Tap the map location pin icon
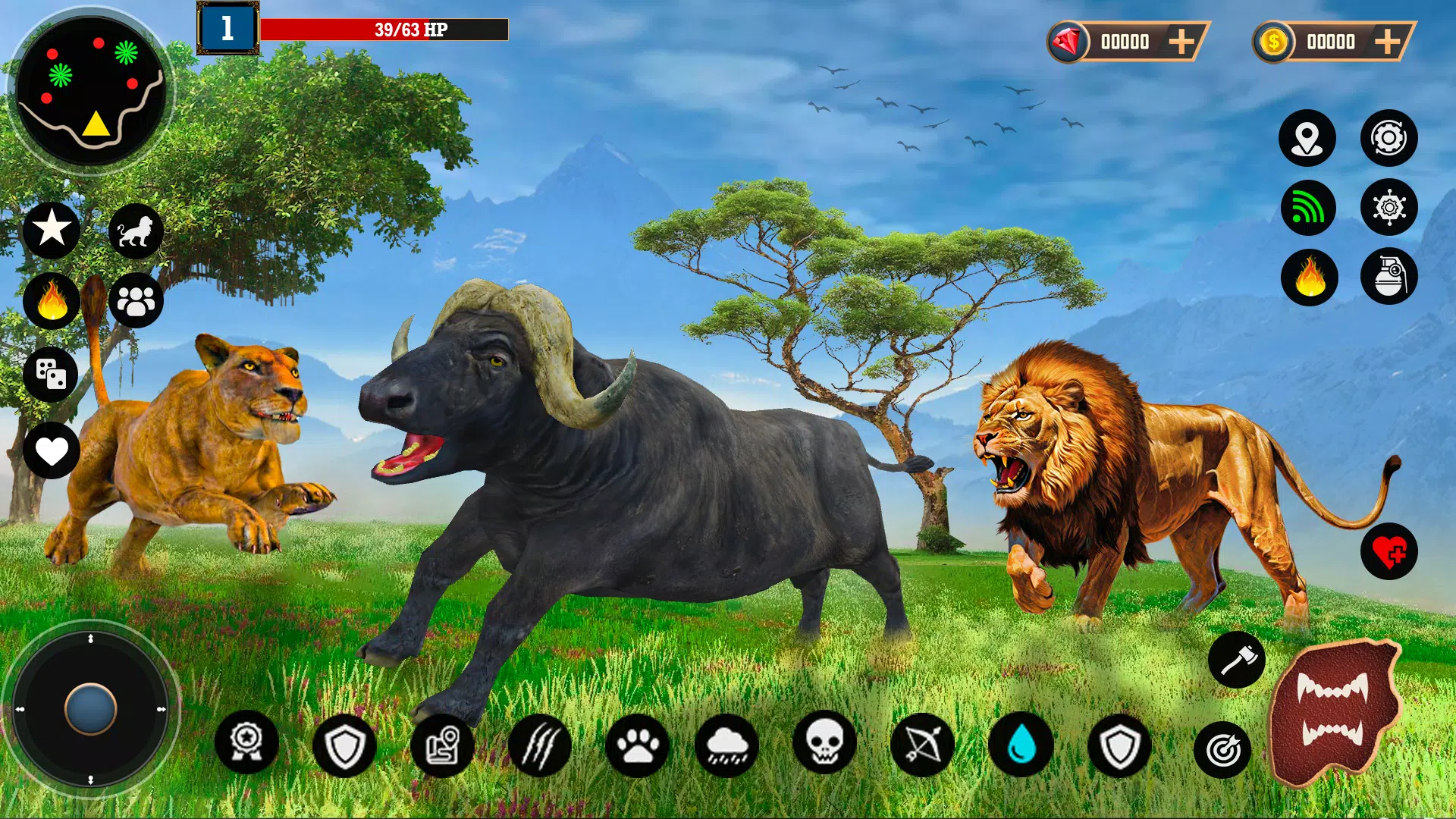This screenshot has width=1456, height=819. pos(1307,138)
